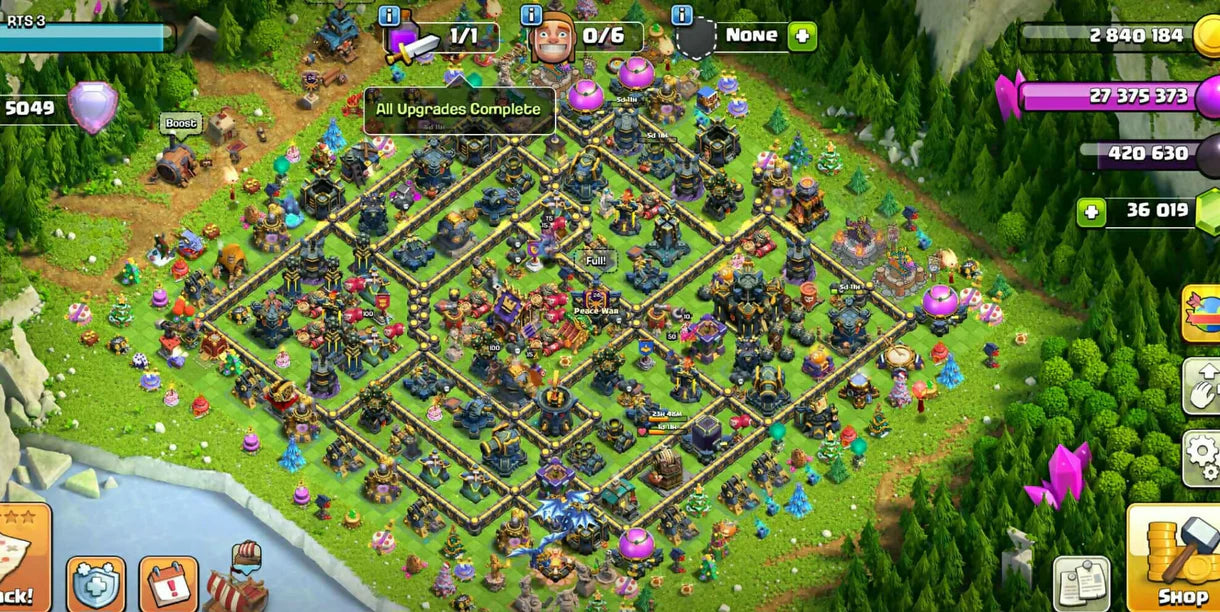
Task: Add a shield with the green plus
Action: (802, 37)
